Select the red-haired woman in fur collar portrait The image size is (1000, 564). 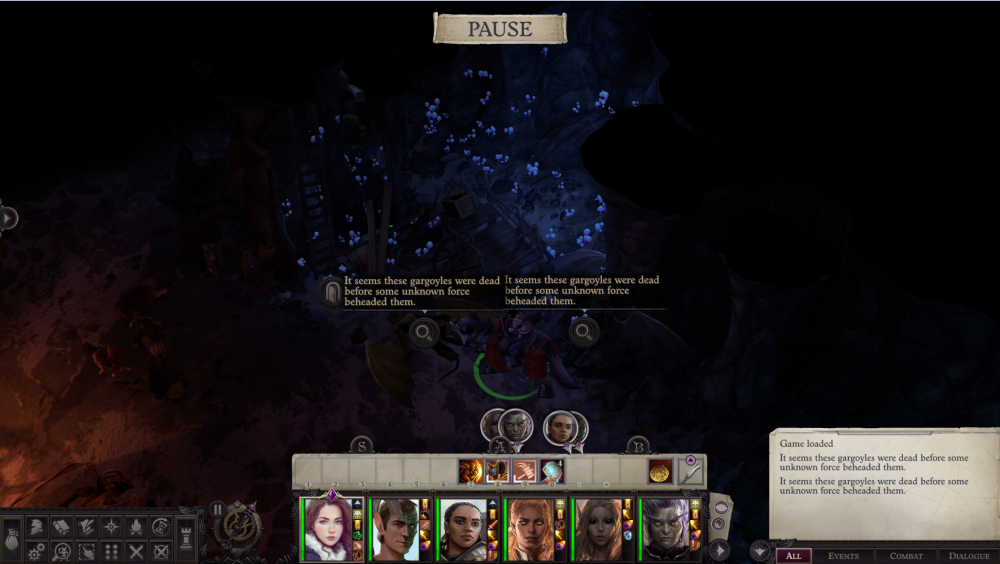point(330,529)
